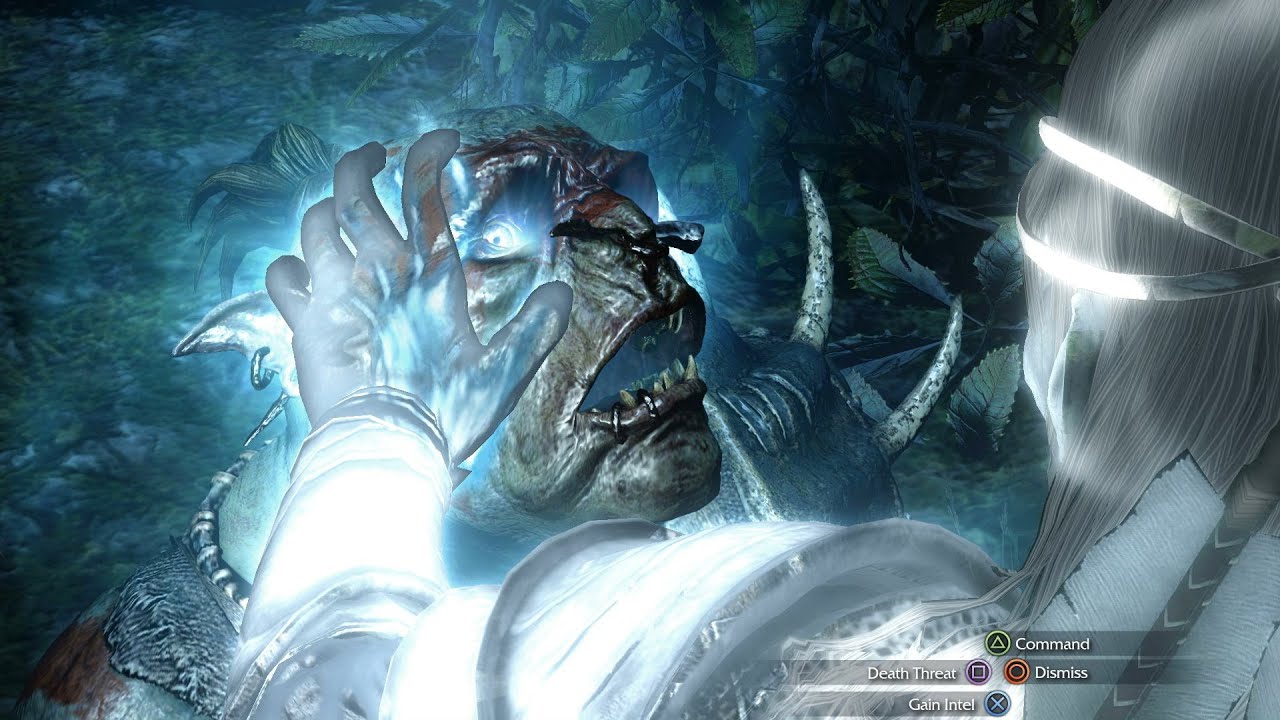Select the purple Square button icon
This screenshot has height=720, width=1280.
[x=976, y=672]
